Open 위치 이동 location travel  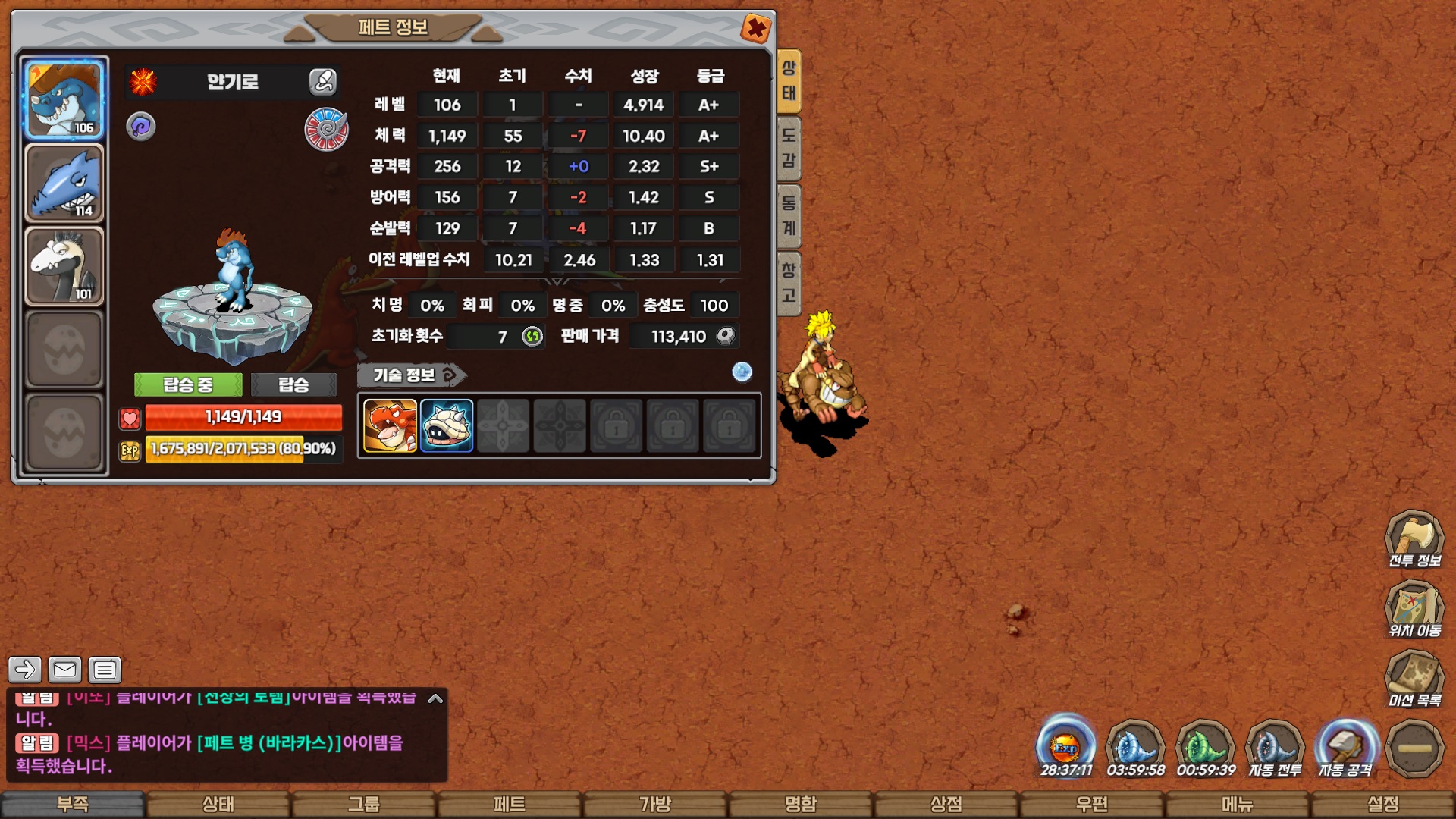click(x=1414, y=609)
